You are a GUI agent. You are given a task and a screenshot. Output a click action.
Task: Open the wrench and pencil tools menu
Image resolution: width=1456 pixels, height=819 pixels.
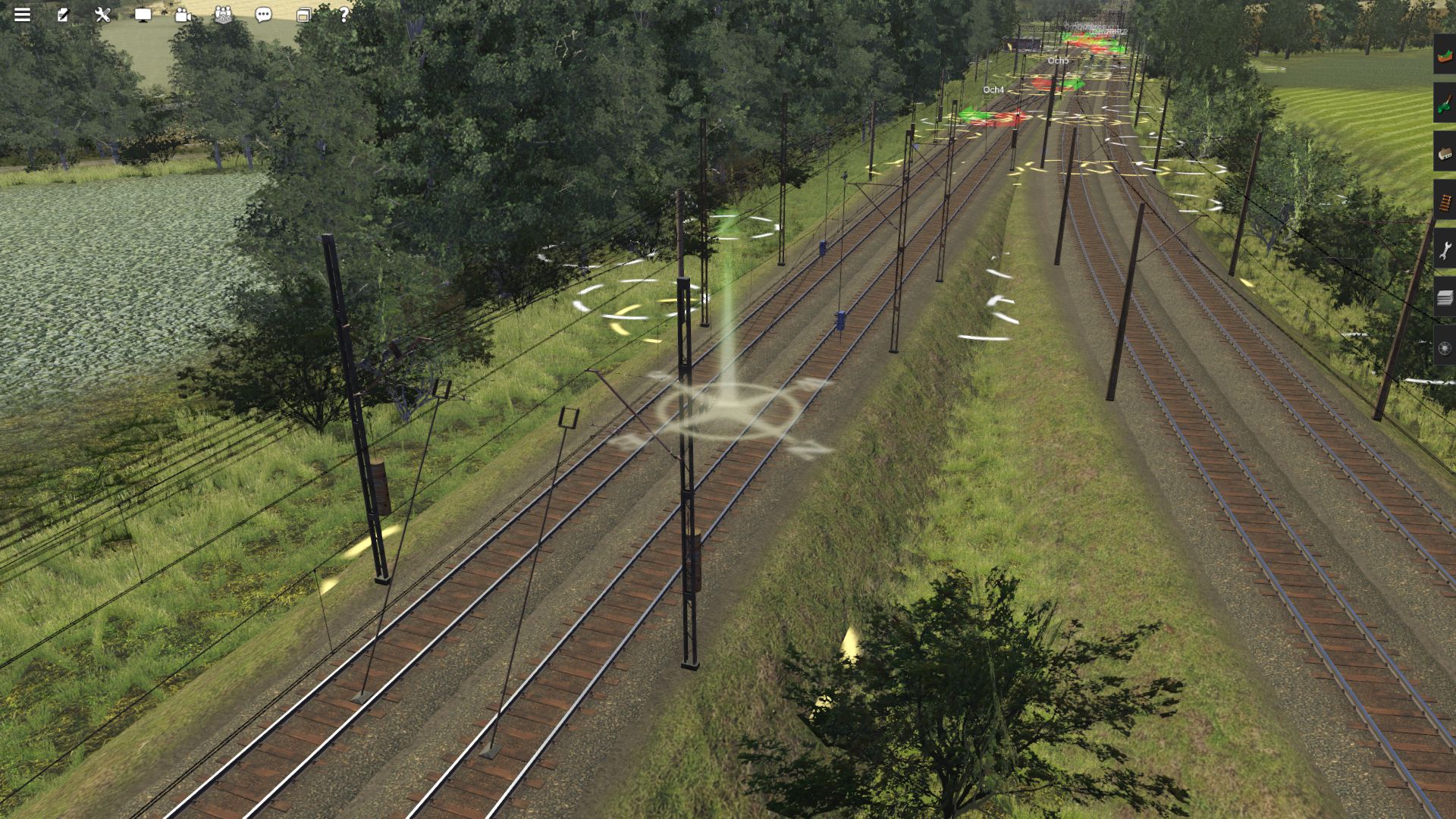coord(103,14)
